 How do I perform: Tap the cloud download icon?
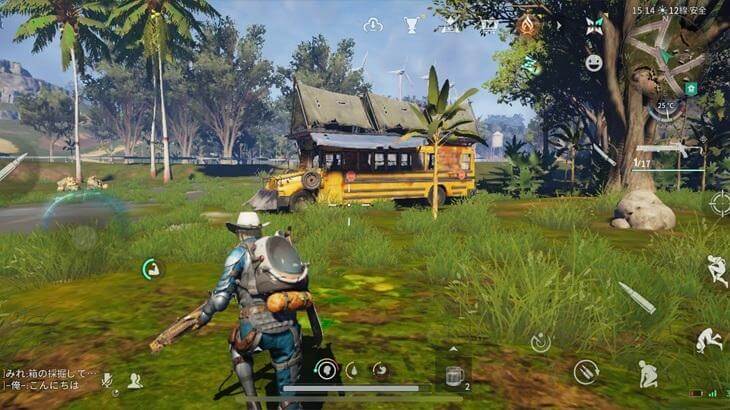[x=374, y=24]
